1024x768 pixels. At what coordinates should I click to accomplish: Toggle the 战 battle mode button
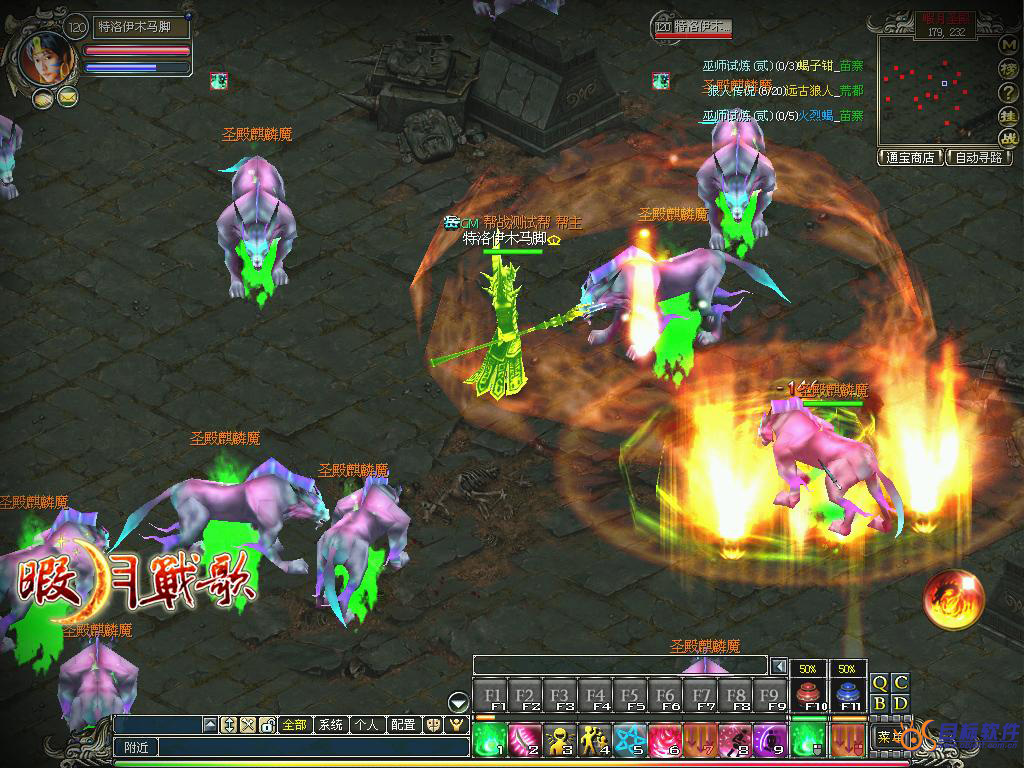click(x=1008, y=138)
